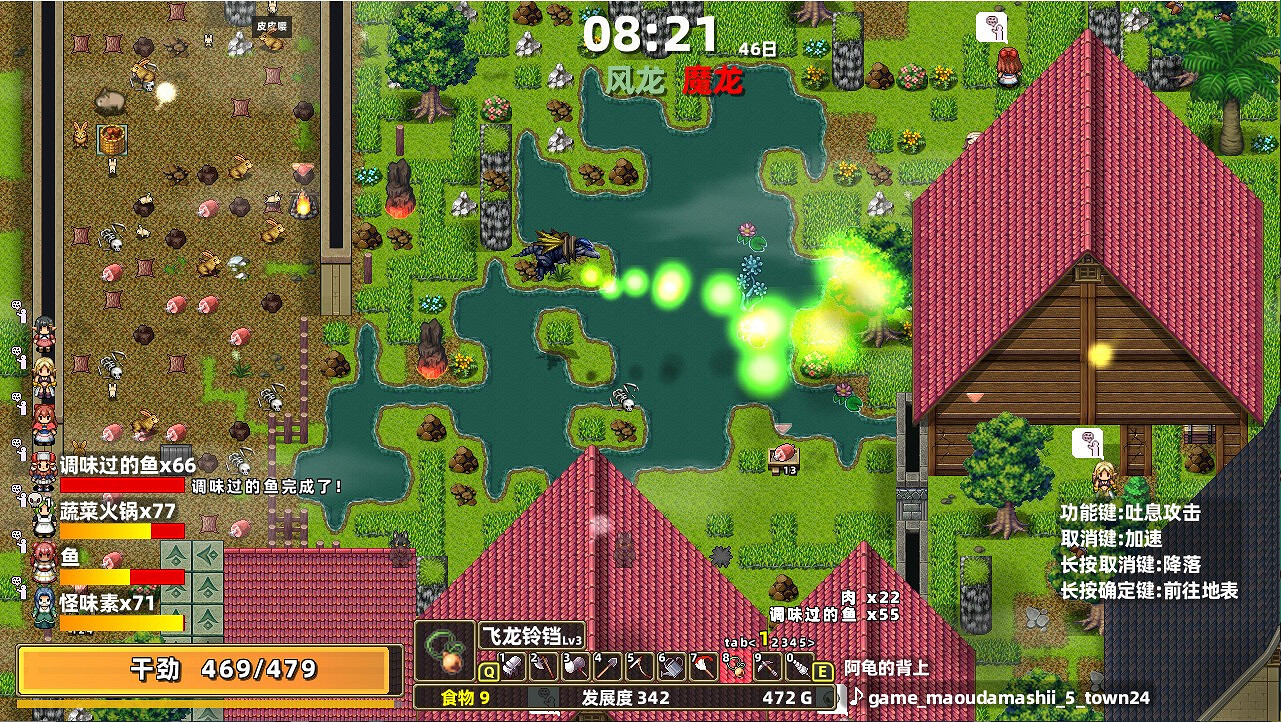Select the watering can in slot 6
The image size is (1281, 722).
[671, 666]
